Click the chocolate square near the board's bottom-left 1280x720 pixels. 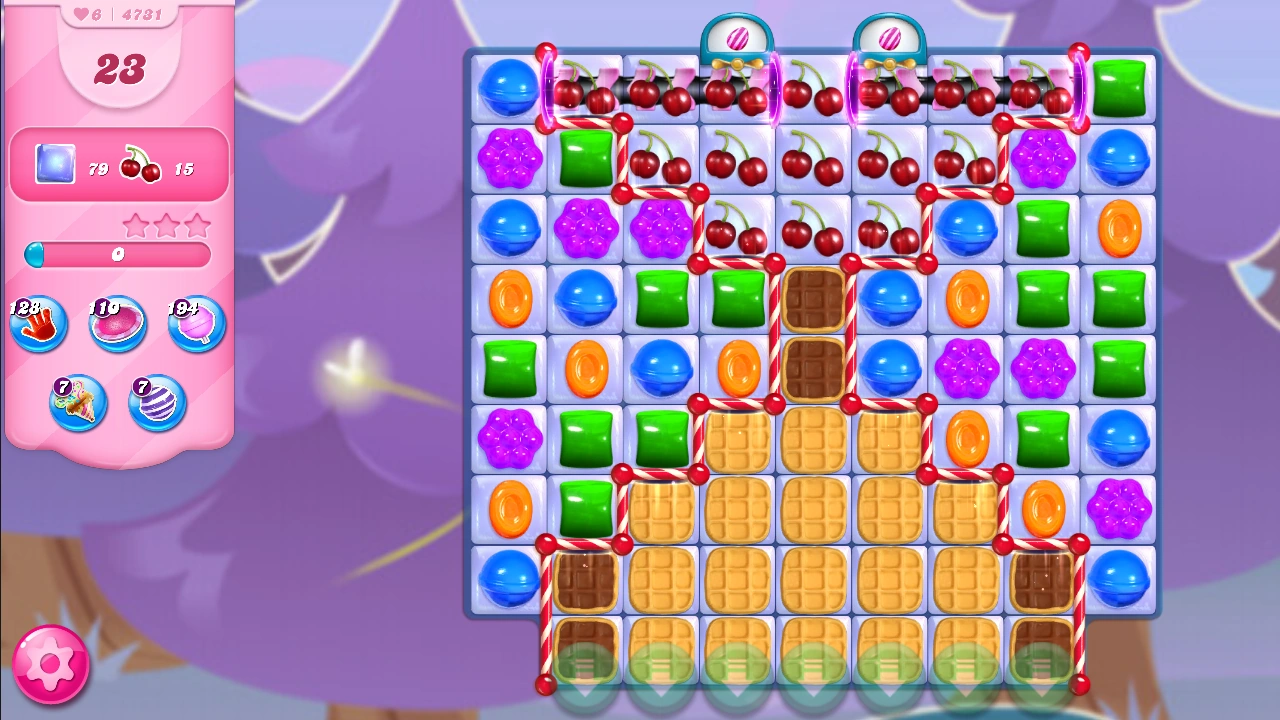585,580
